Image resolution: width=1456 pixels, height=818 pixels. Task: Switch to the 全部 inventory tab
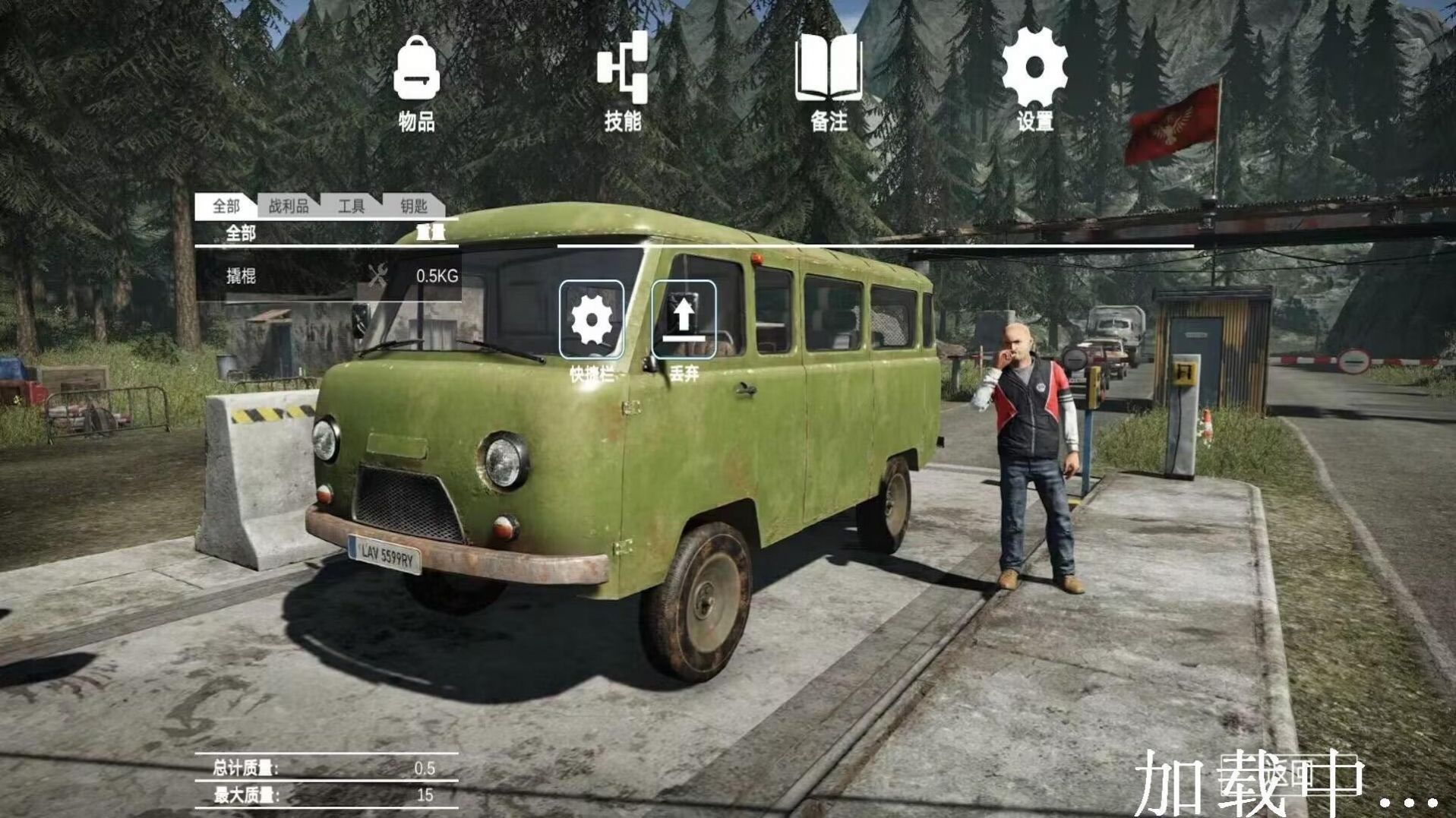coord(225,206)
